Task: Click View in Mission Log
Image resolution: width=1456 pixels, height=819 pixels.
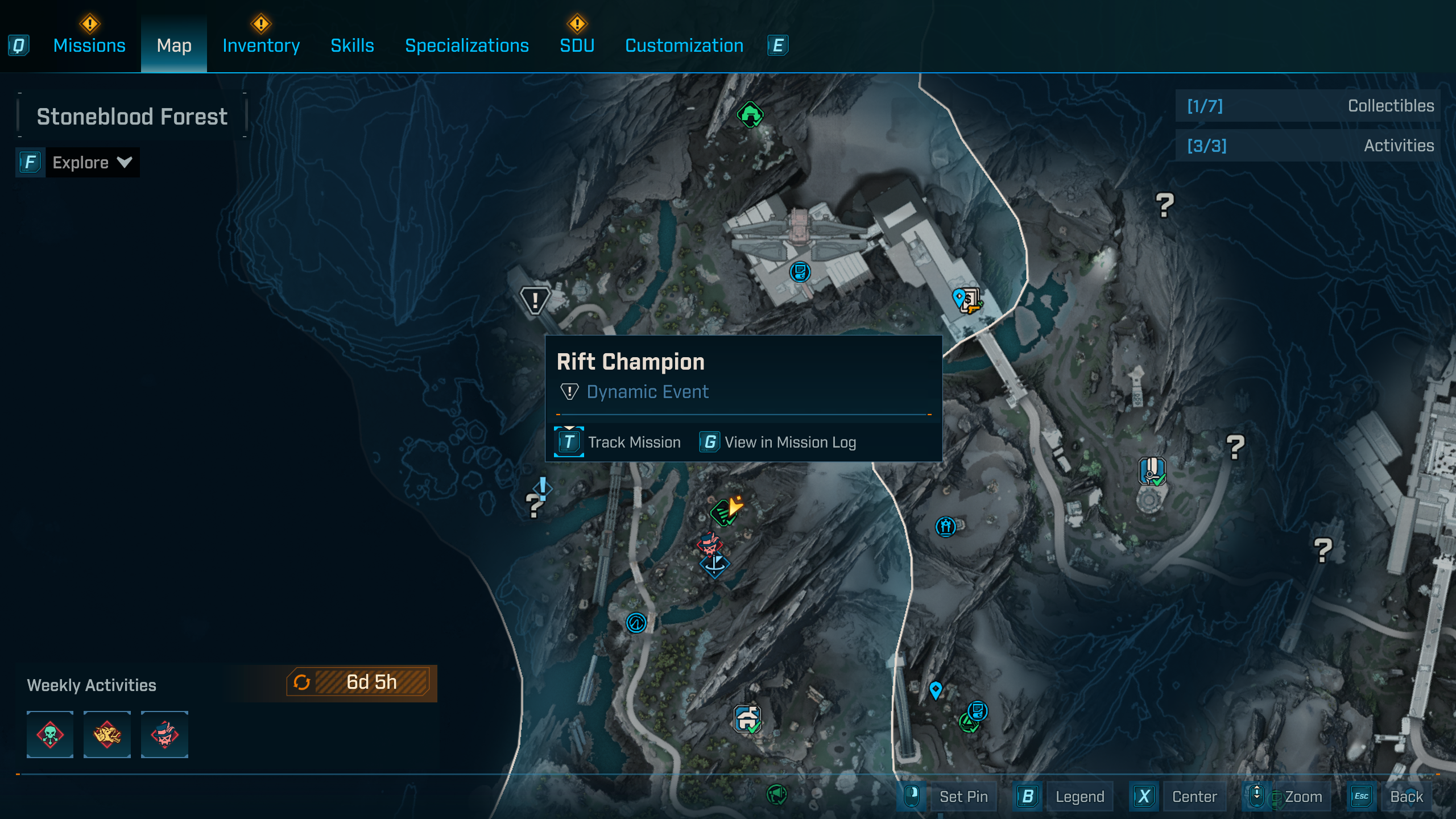Action: 789,442
